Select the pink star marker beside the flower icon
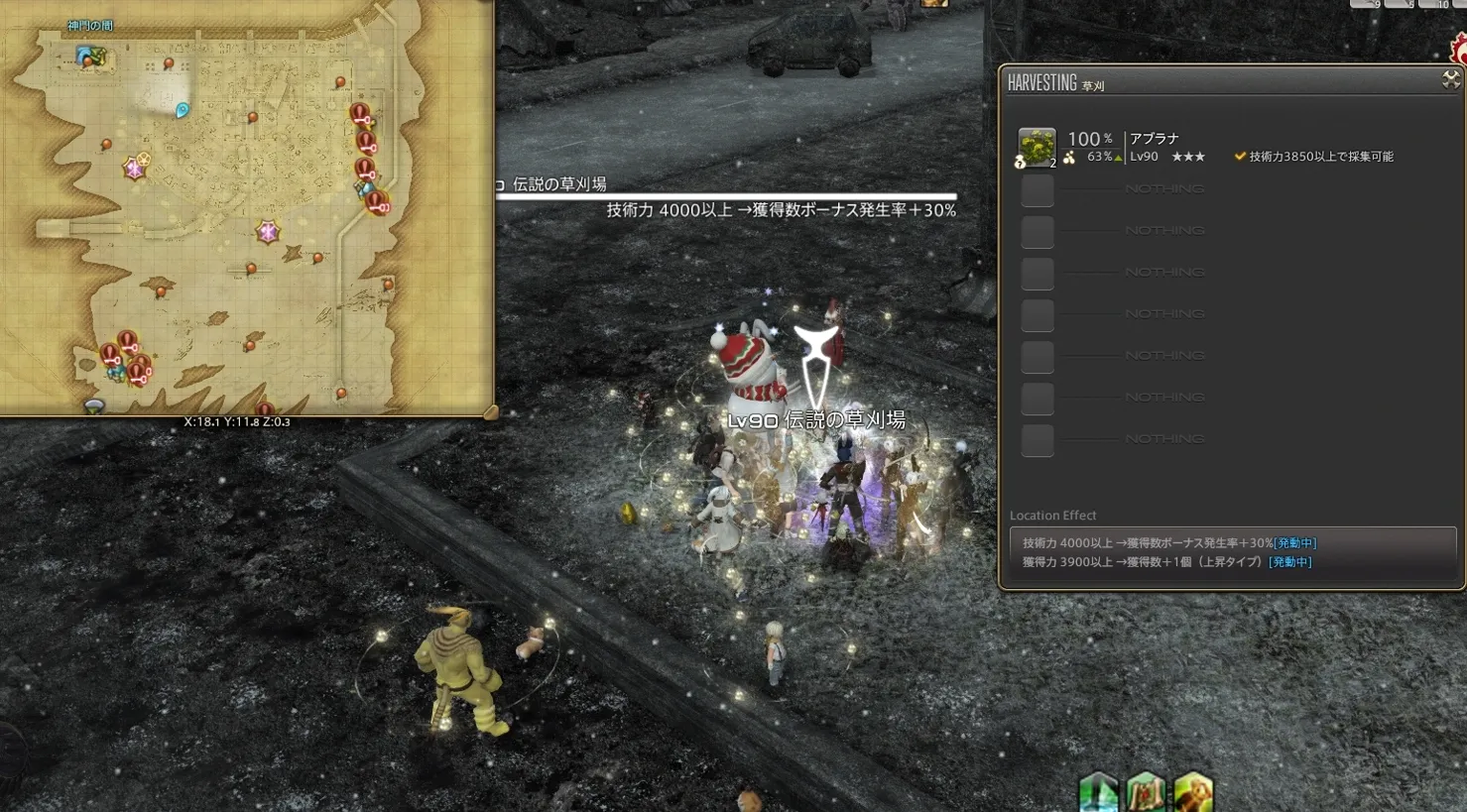Viewport: 1467px width, 812px height. 134,169
